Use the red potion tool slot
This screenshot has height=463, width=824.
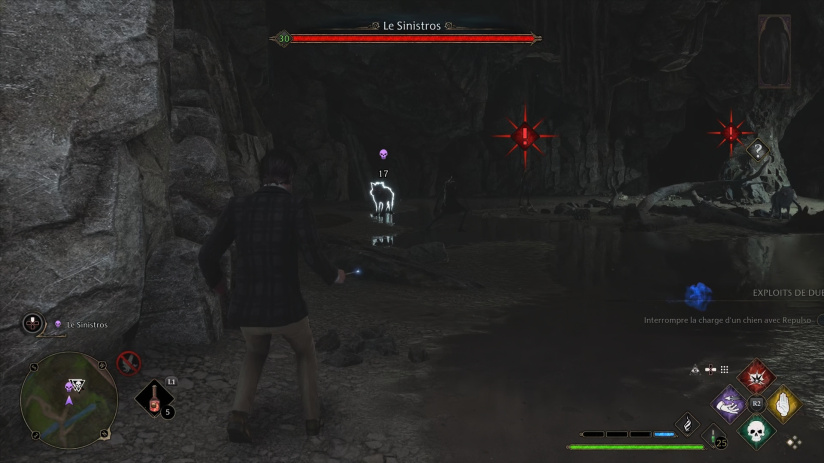tap(154, 399)
